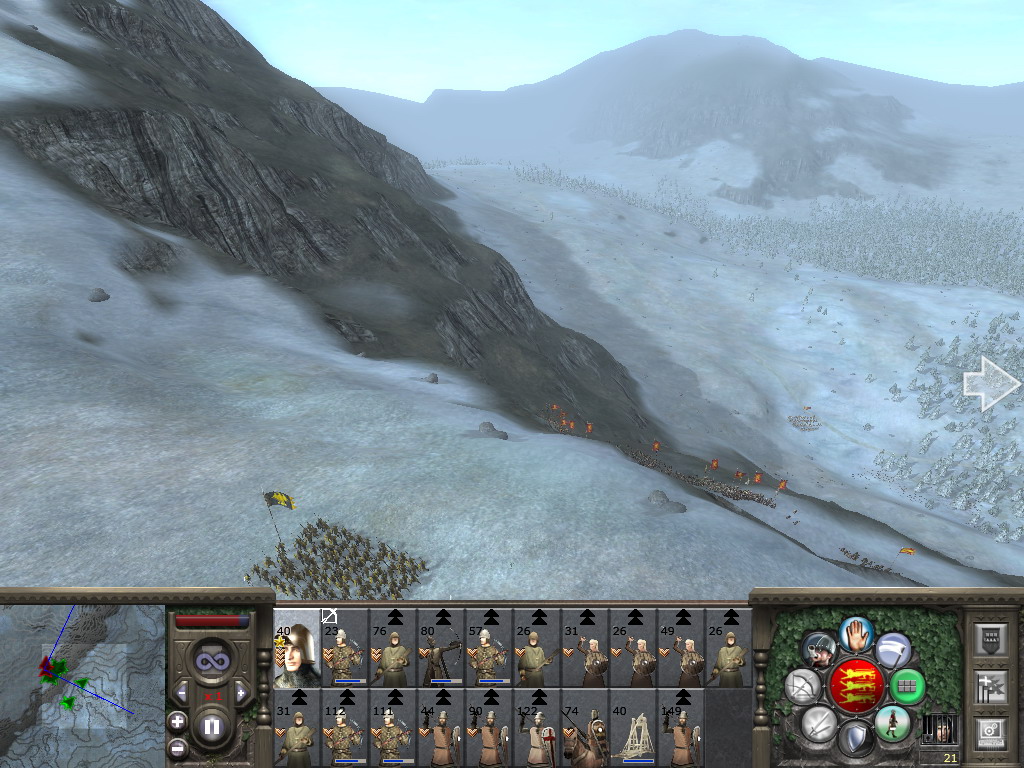
Task: Pause the battle
Action: pos(211,727)
